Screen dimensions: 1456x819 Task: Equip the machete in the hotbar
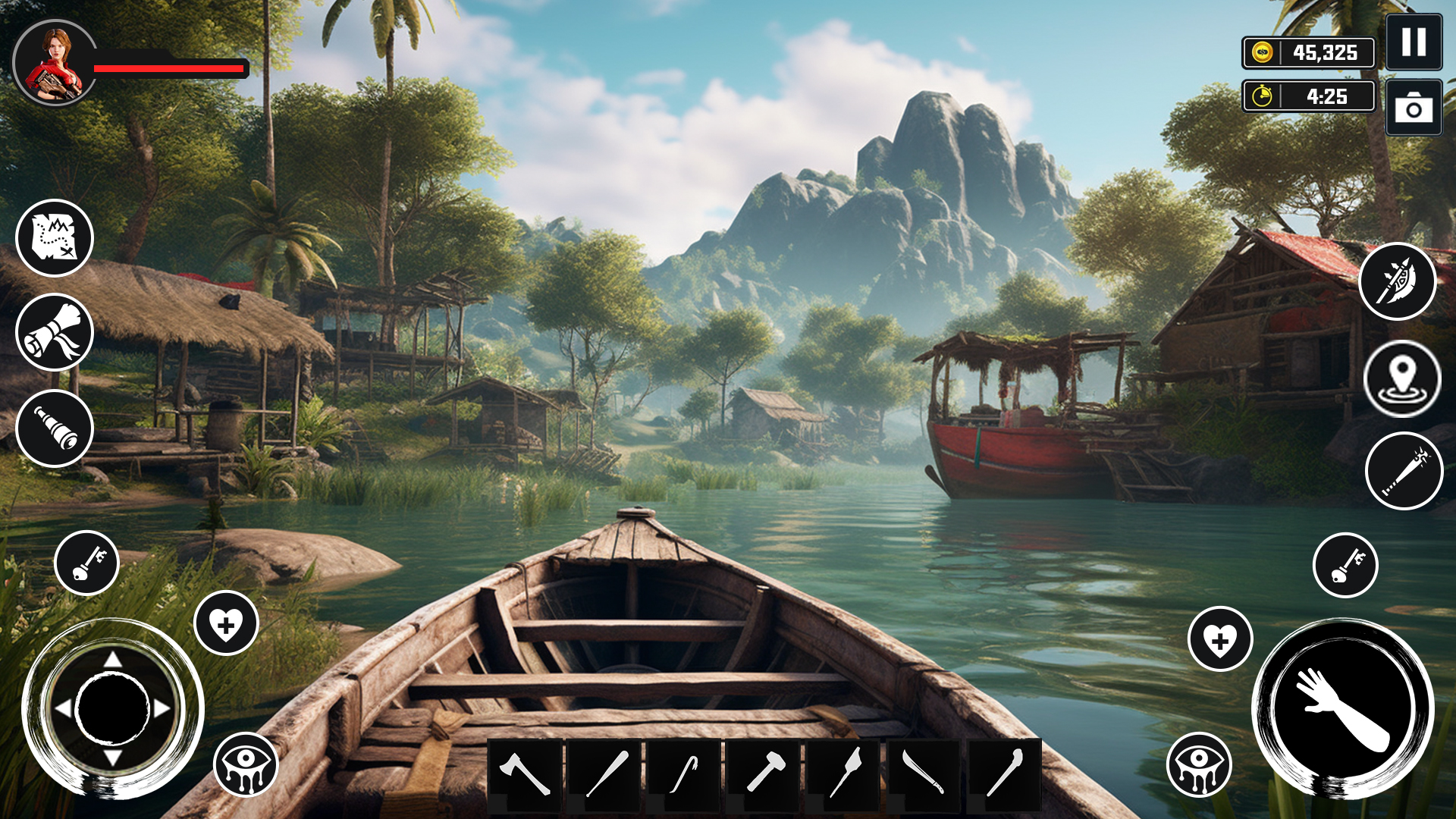pos(923,773)
